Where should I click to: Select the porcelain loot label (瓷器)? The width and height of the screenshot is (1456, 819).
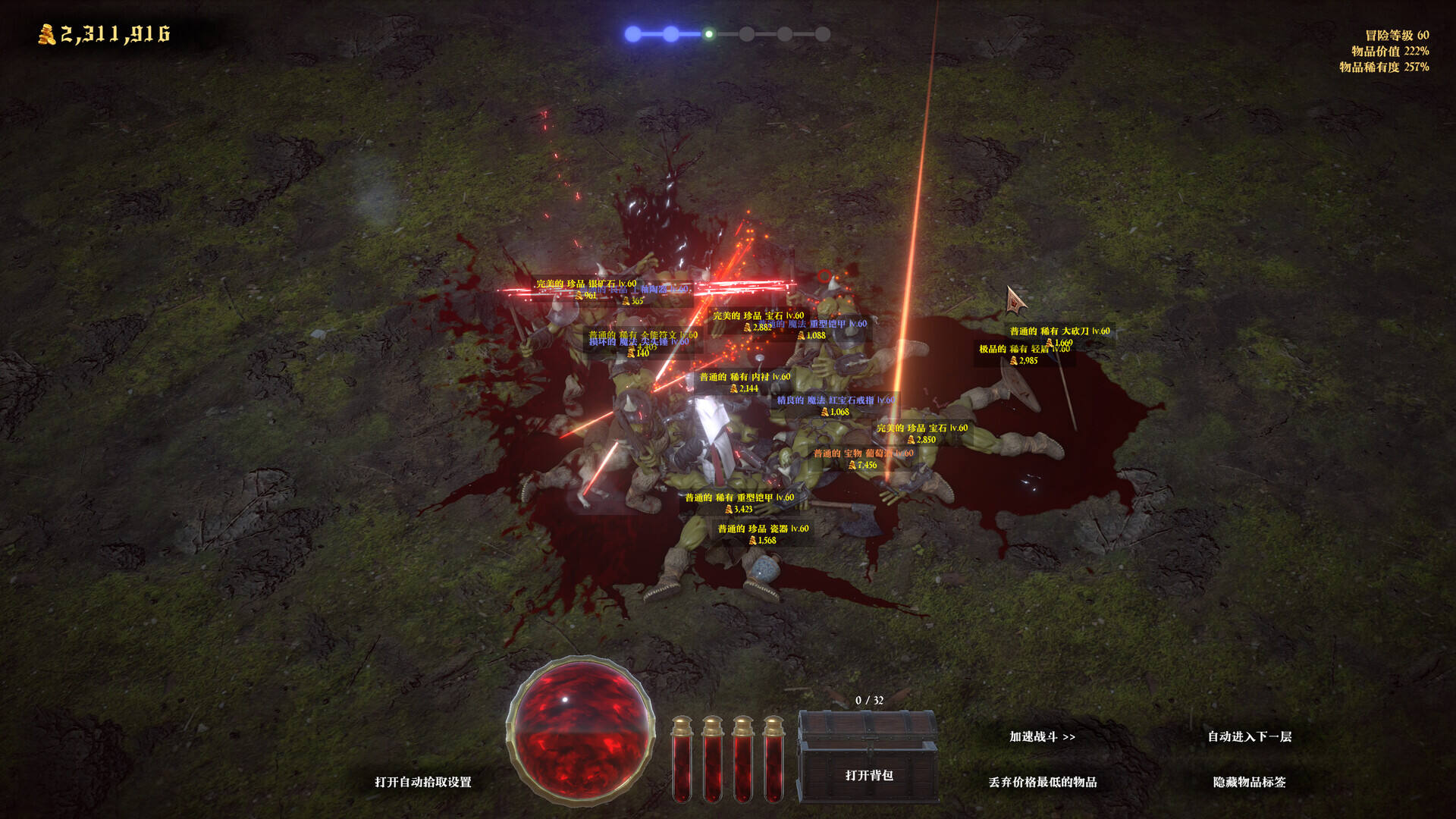click(763, 529)
